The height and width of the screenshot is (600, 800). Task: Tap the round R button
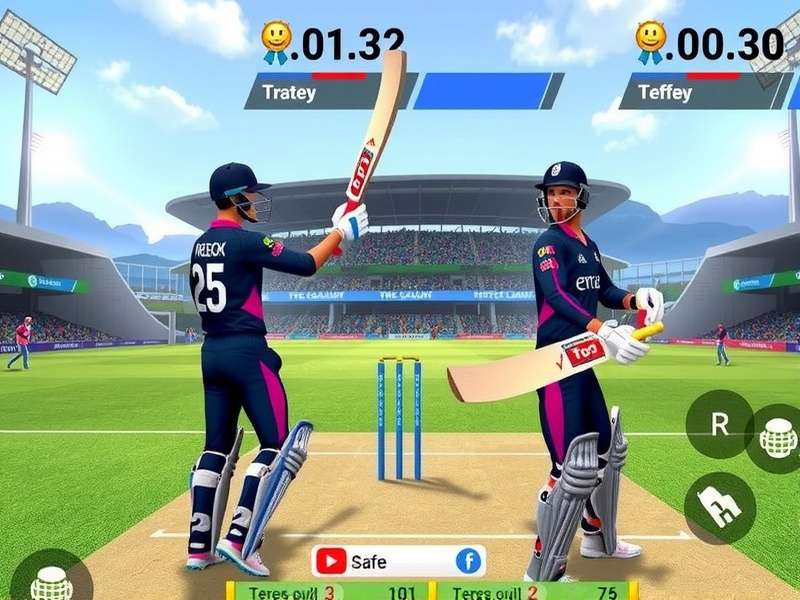tap(720, 424)
